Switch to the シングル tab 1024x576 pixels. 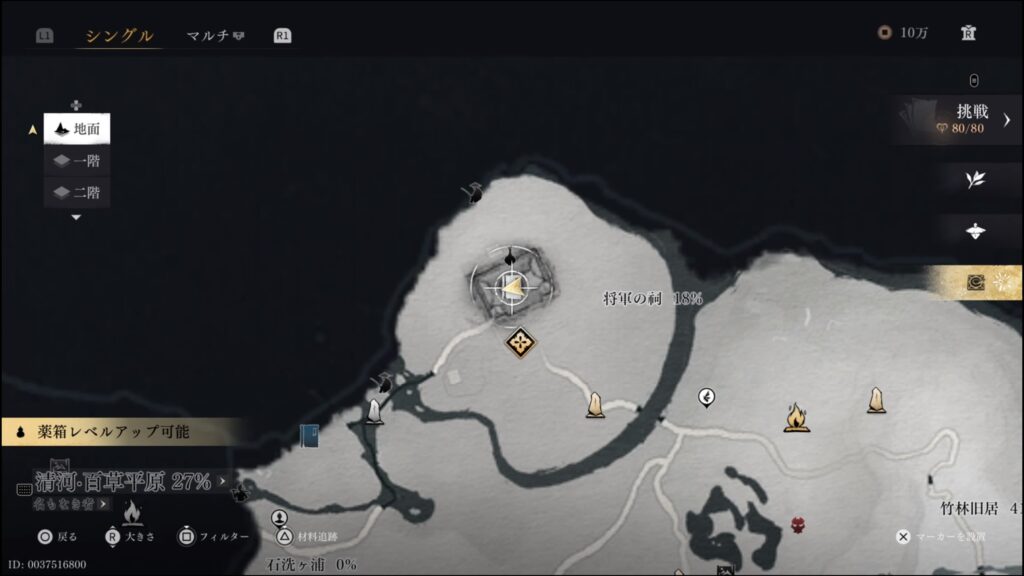(119, 36)
